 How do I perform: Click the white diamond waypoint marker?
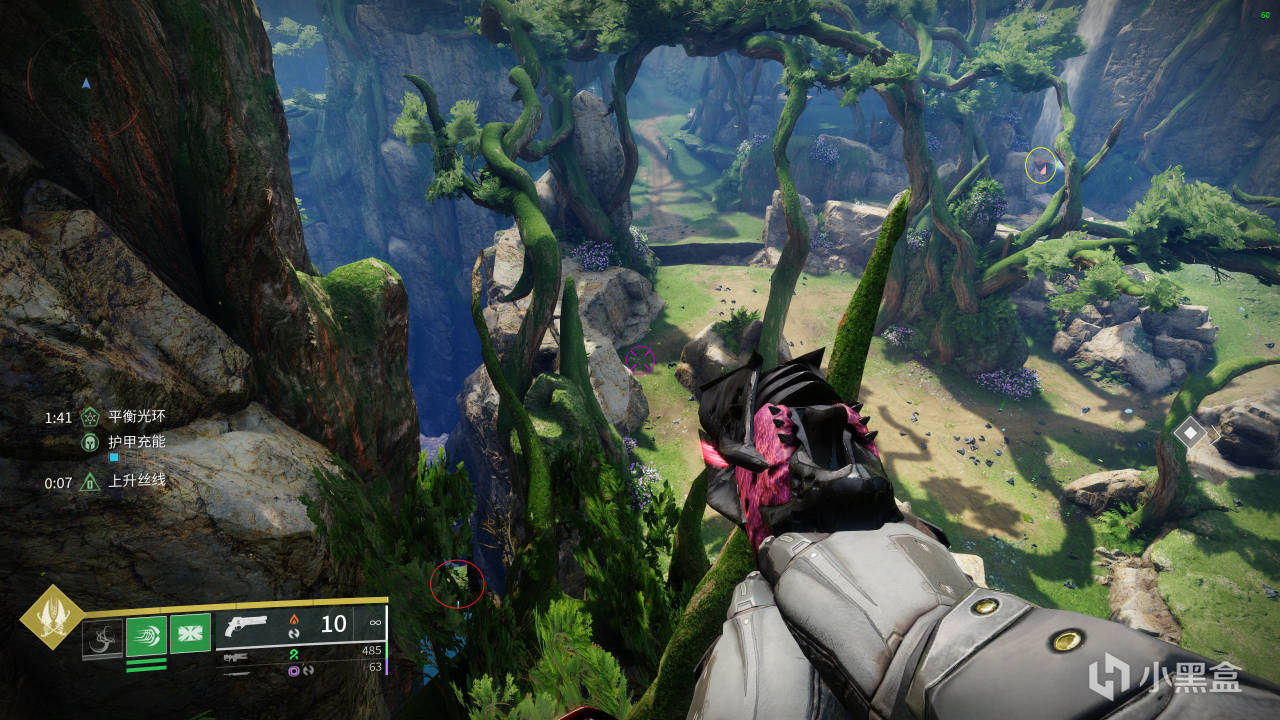(1190, 433)
